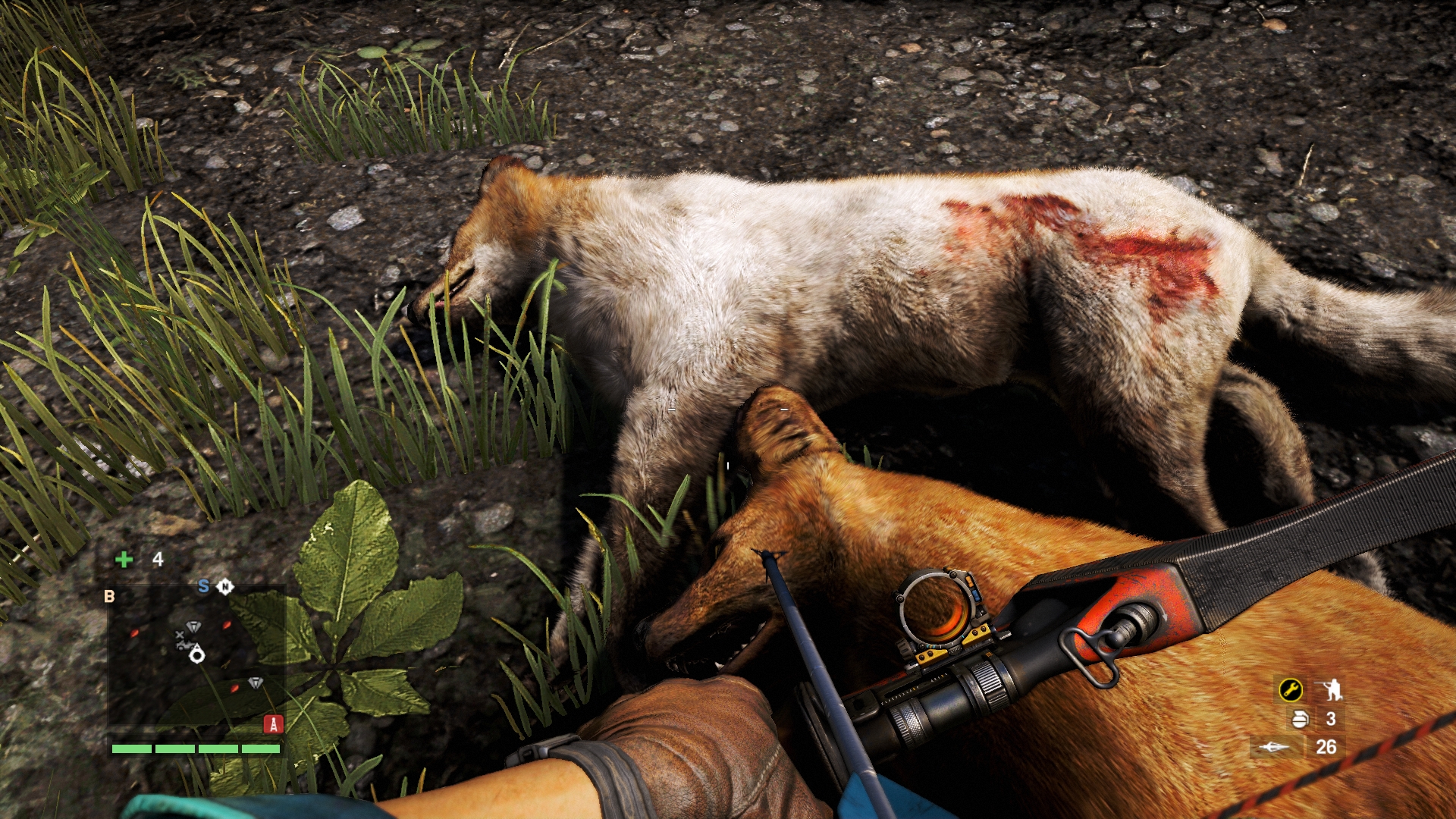Viewport: 1456px width, 819px height.
Task: Click the green health syringe icon
Action: tap(124, 560)
